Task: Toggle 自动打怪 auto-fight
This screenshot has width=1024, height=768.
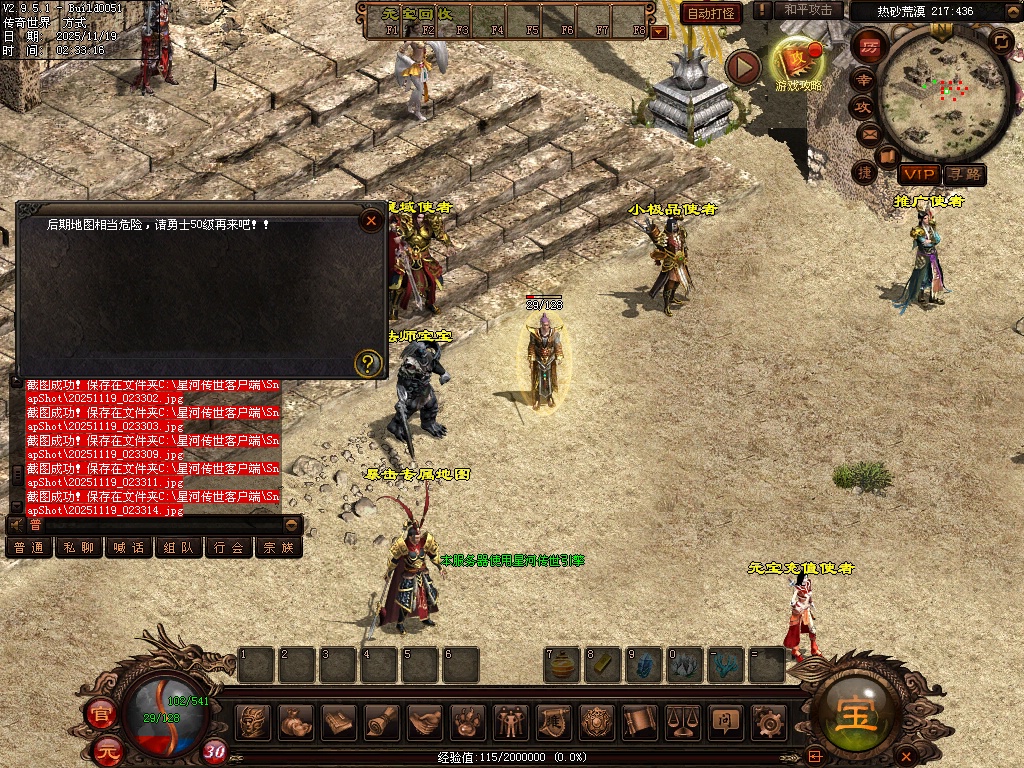Action: tap(711, 13)
